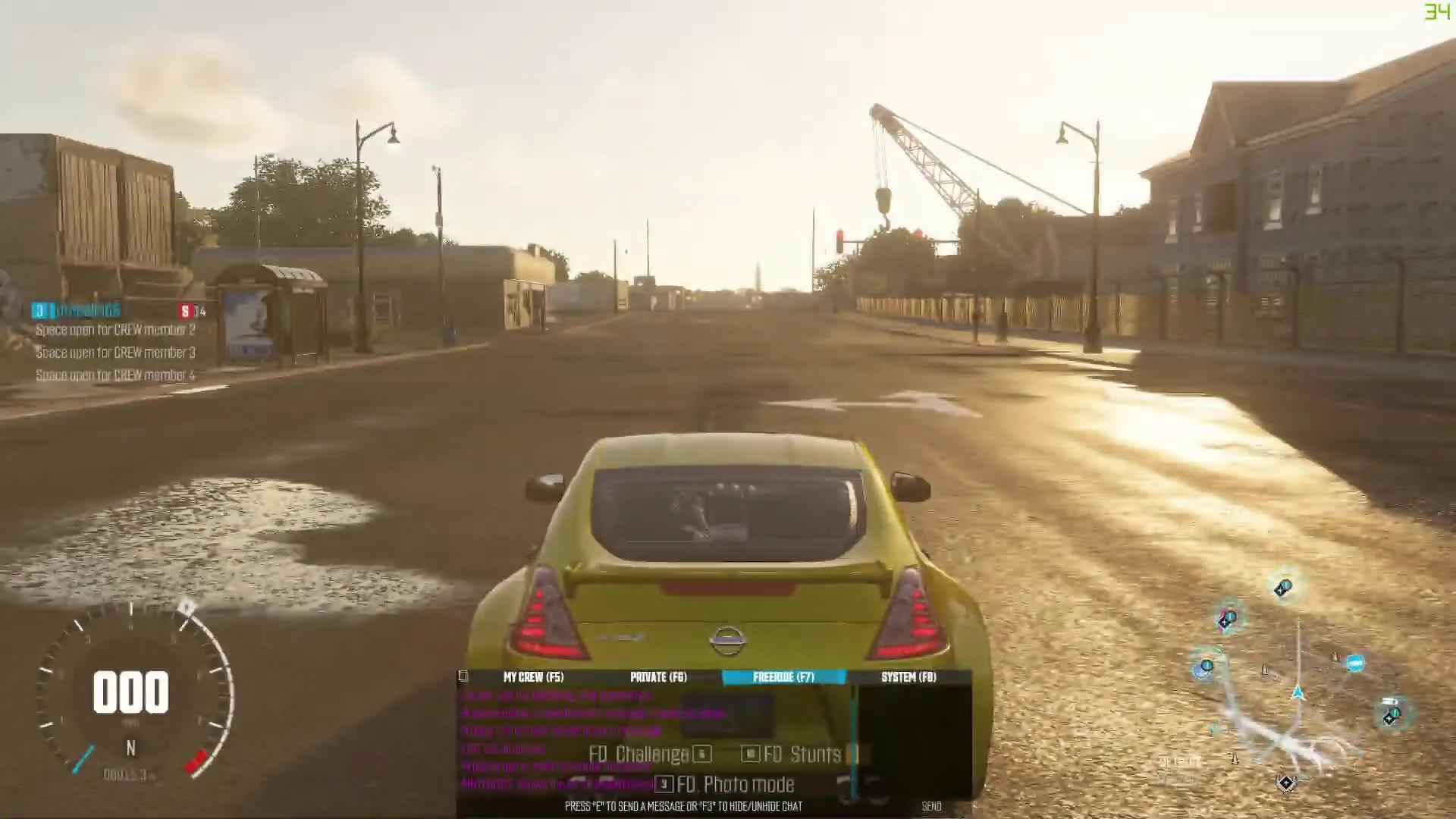1456x819 pixels.
Task: Select the PRIVATE chat channel
Action: tap(658, 677)
